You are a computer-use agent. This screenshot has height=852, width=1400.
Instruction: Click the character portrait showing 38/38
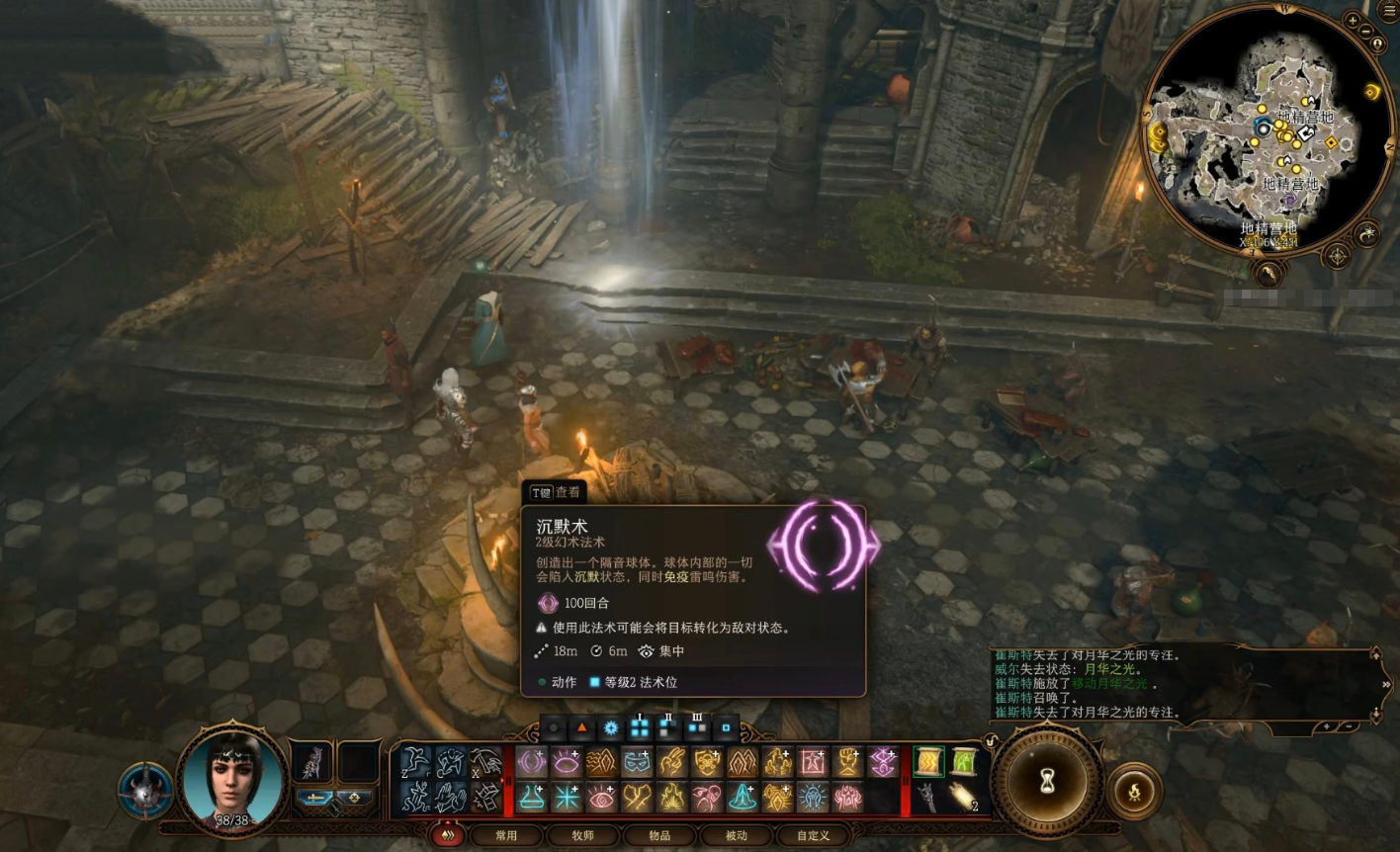pyautogui.click(x=233, y=779)
